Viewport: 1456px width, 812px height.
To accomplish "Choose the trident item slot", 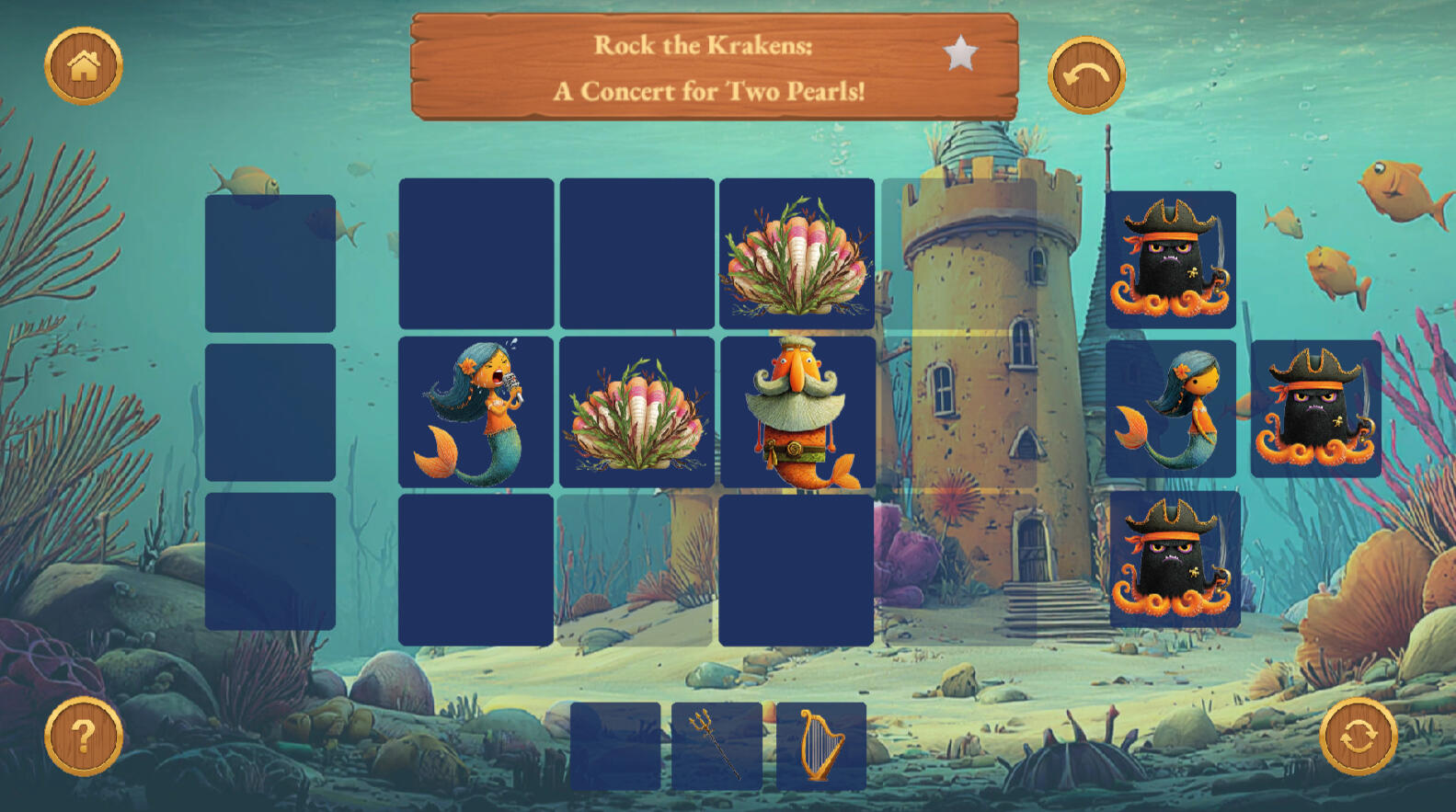I will tap(717, 746).
